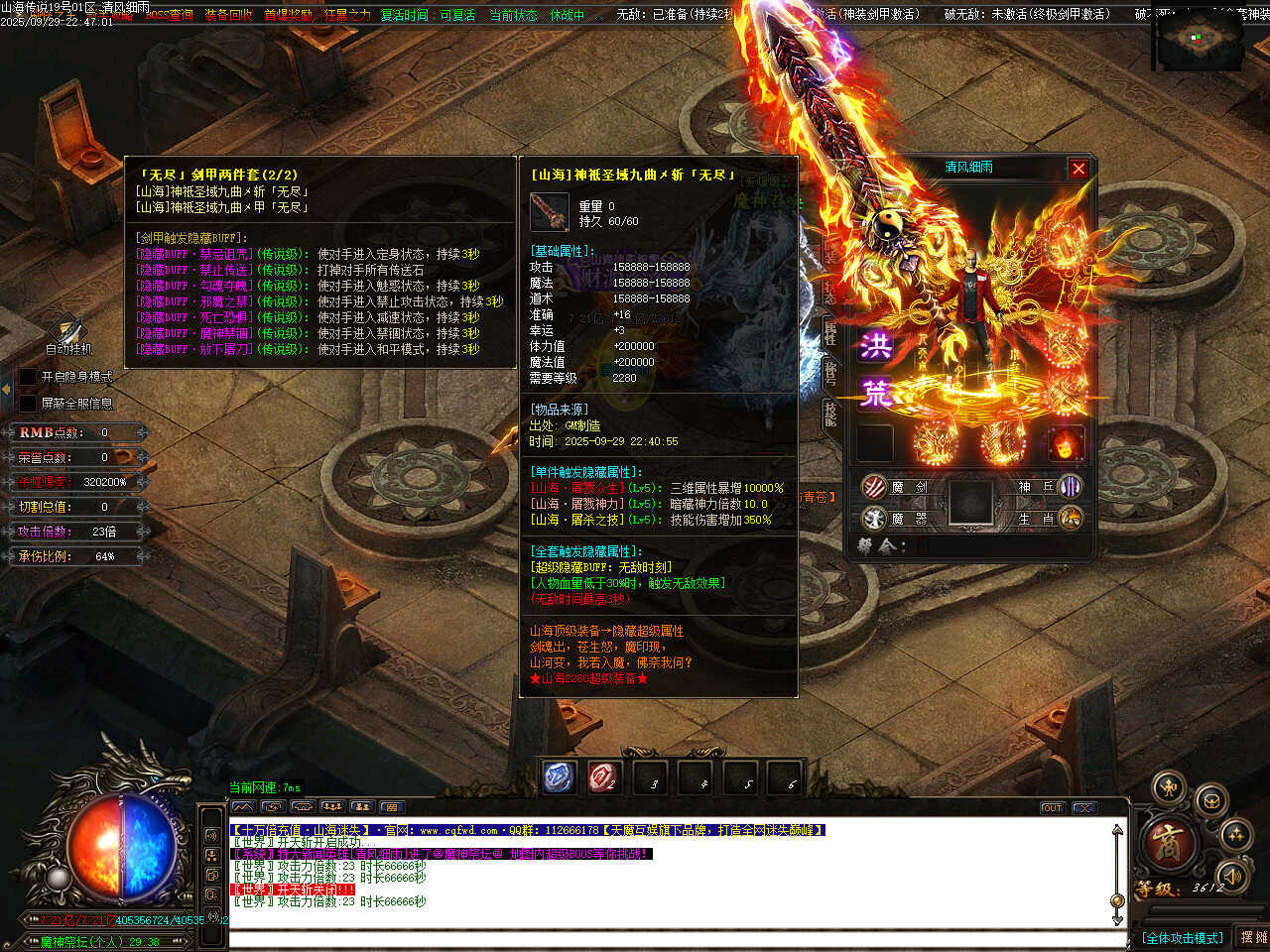The height and width of the screenshot is (952, 1270).
Task: Open the 装备回收 equipment recycling menu
Action: pyautogui.click(x=228, y=15)
